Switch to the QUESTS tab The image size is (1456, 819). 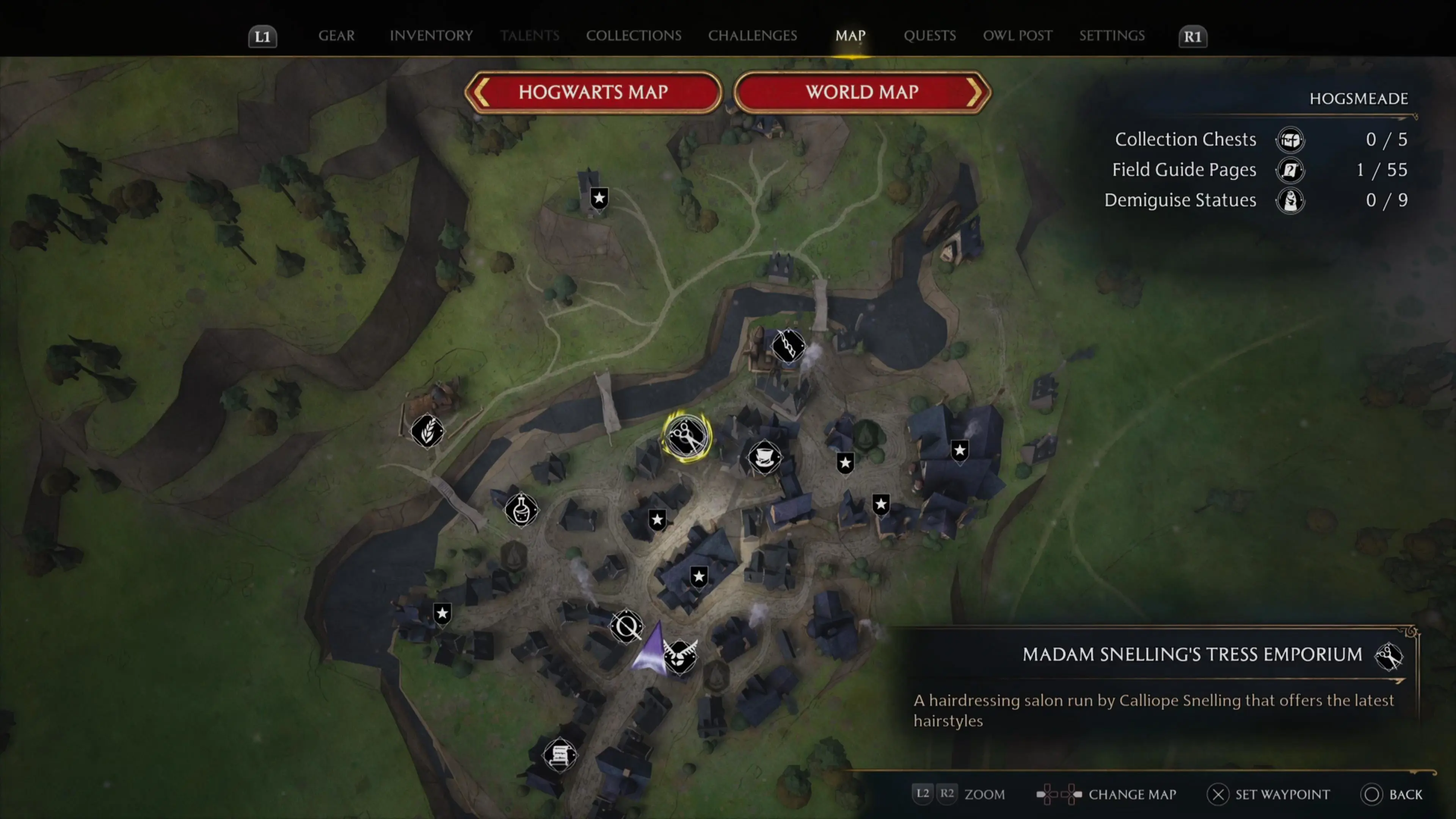pyautogui.click(x=930, y=36)
